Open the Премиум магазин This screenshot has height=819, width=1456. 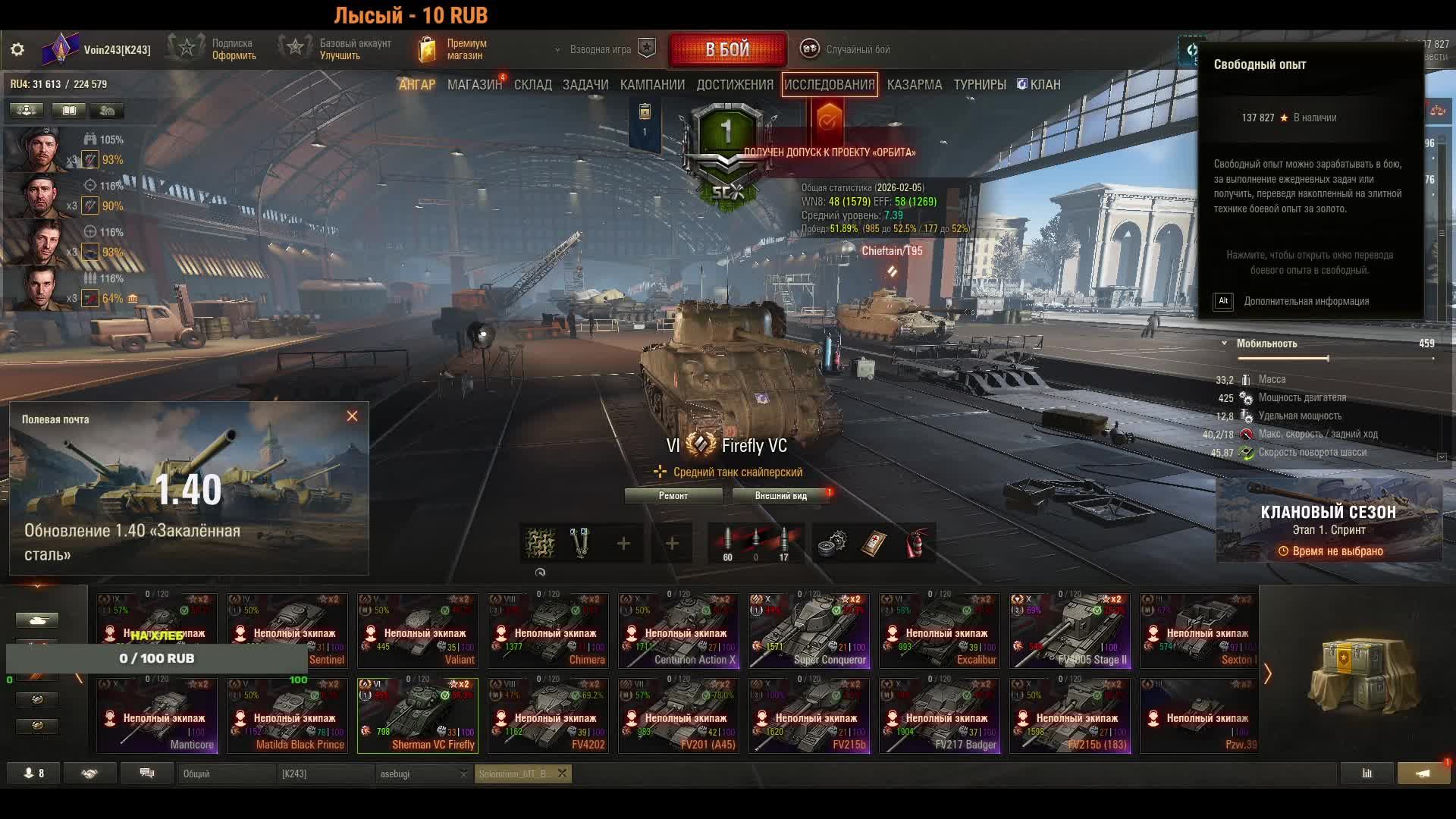[453, 49]
